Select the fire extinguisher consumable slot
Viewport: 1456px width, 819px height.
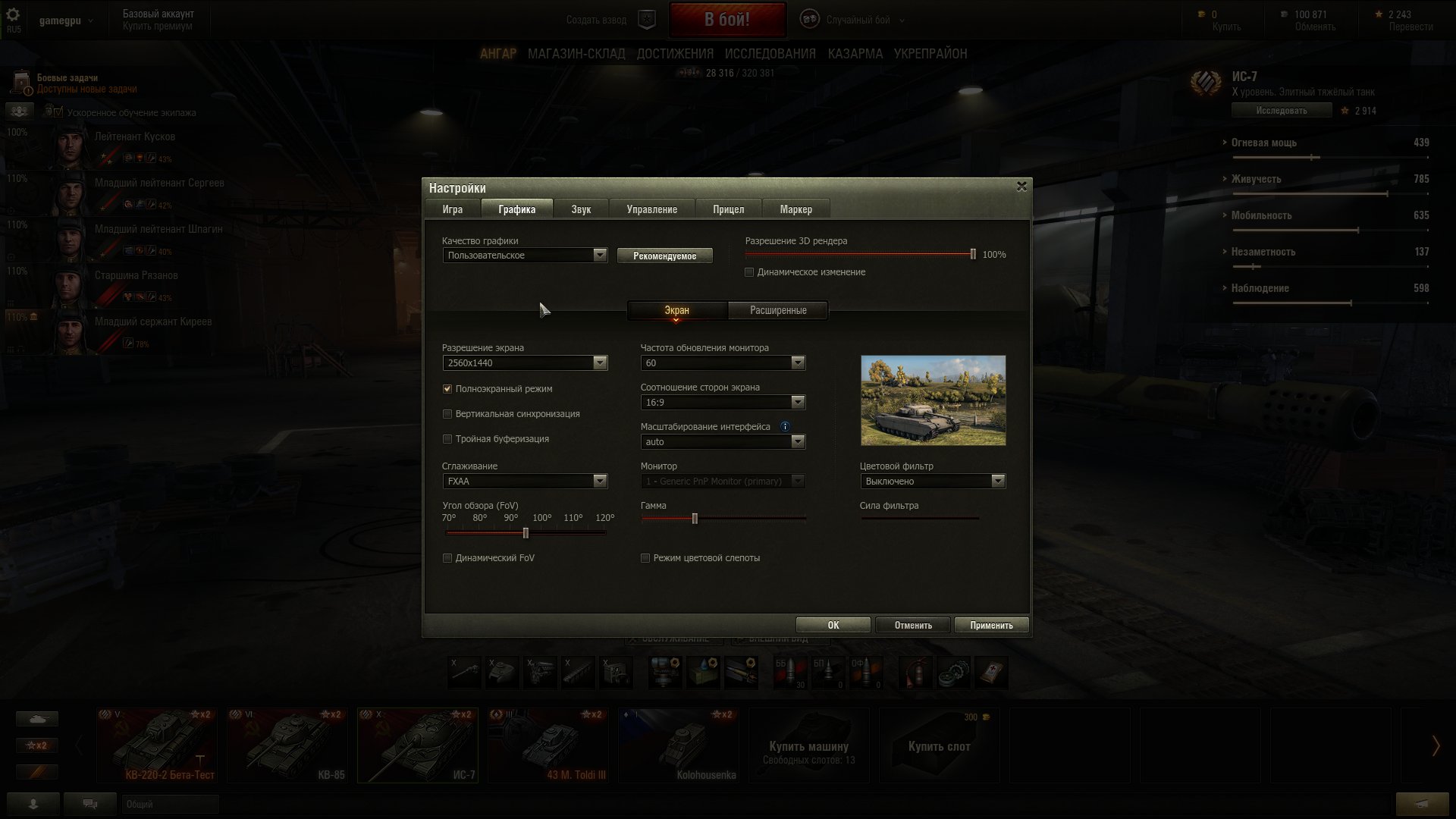tap(915, 673)
